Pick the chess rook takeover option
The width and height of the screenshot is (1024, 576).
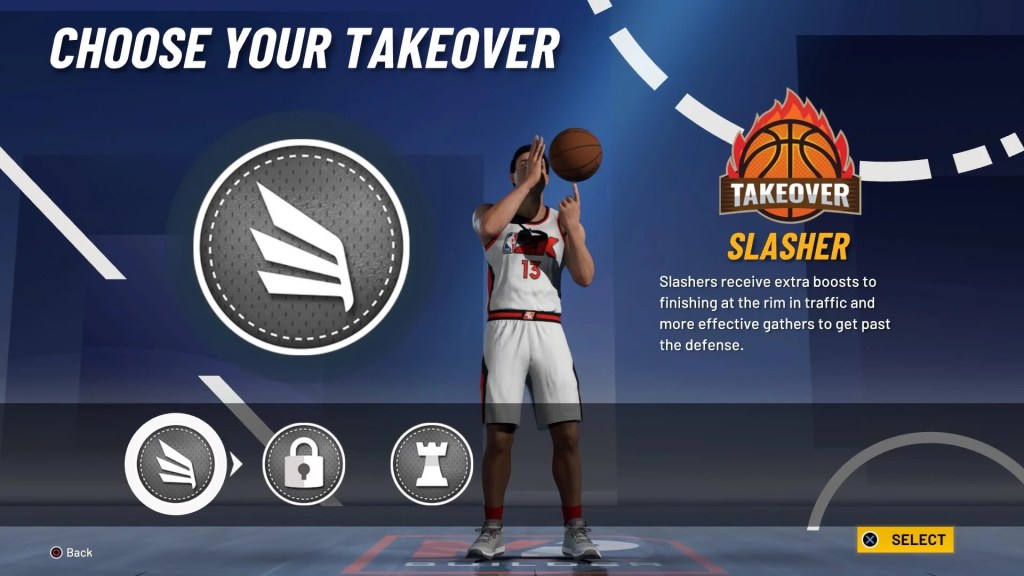(431, 464)
